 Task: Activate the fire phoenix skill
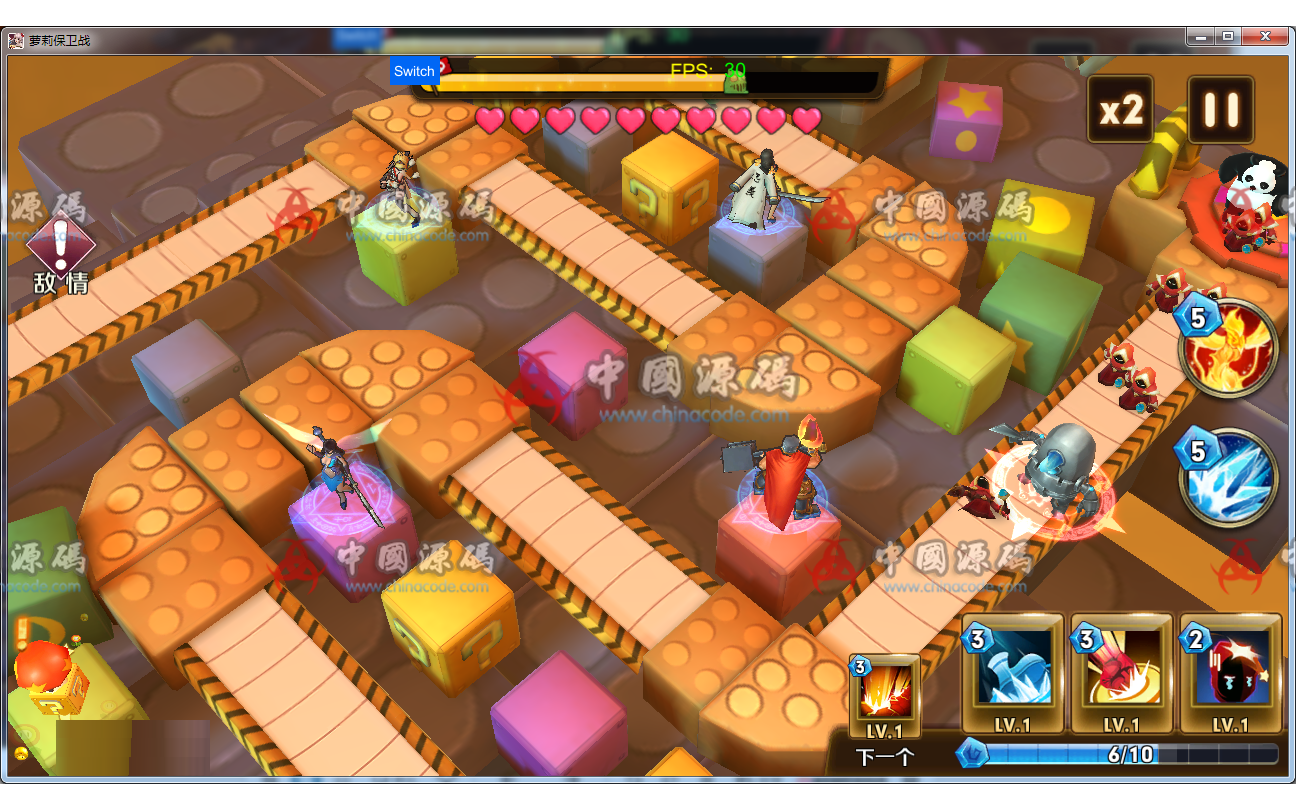1229,346
